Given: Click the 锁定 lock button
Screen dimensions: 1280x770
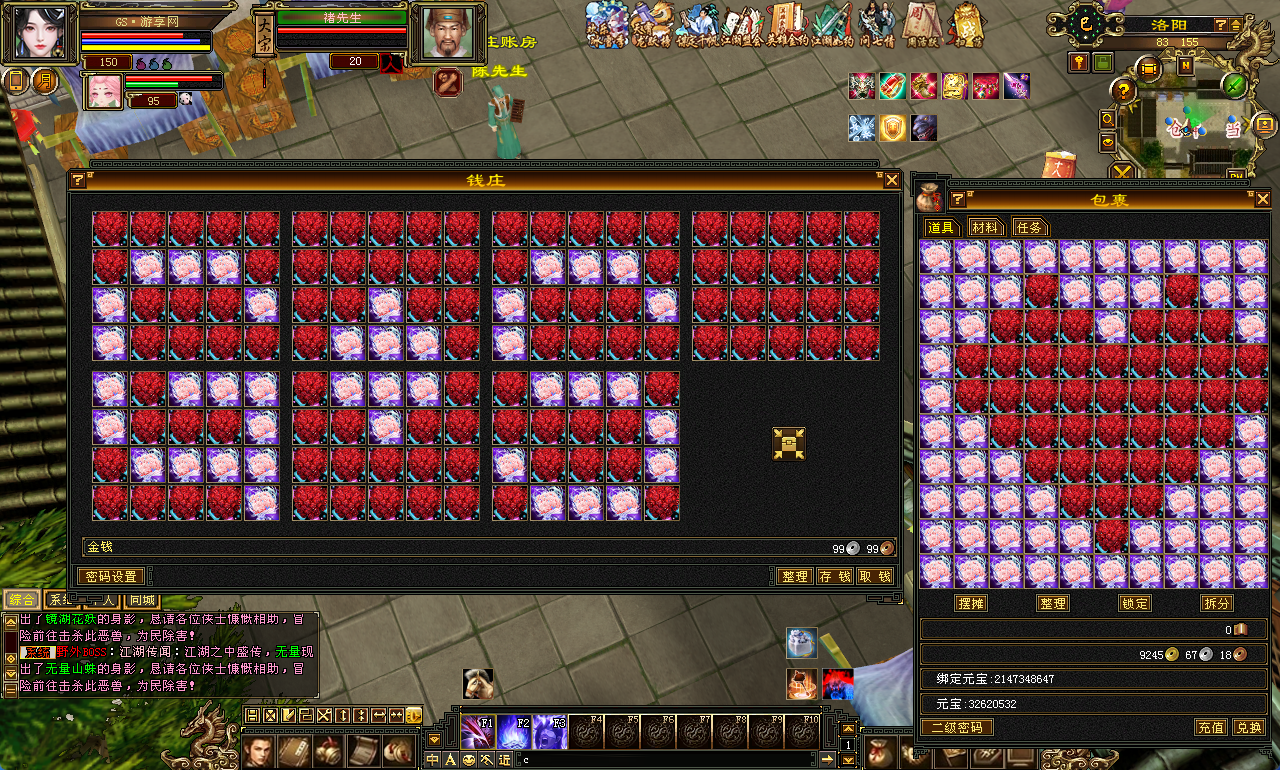Looking at the screenshot, I should tap(1135, 604).
